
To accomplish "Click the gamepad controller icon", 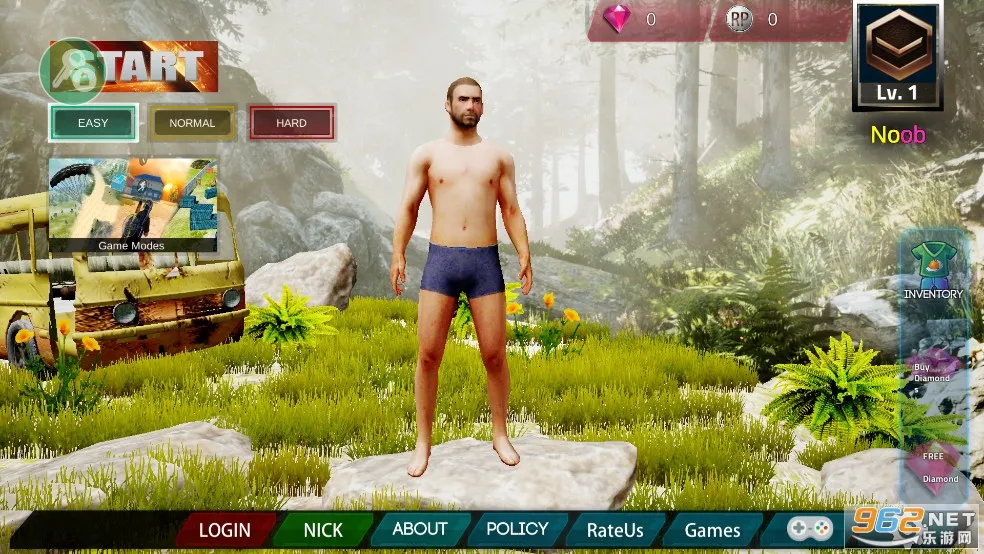I will (809, 528).
